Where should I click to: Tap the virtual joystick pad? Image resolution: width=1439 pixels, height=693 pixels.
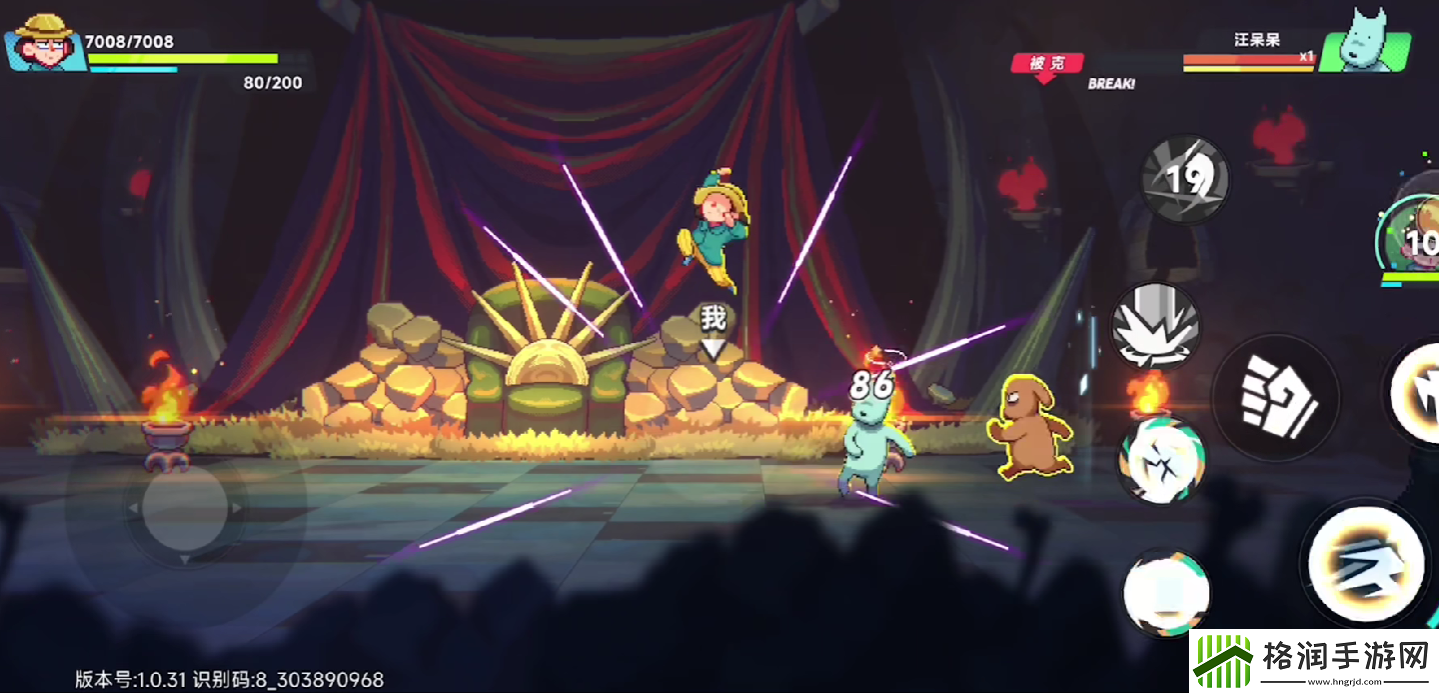(x=185, y=508)
